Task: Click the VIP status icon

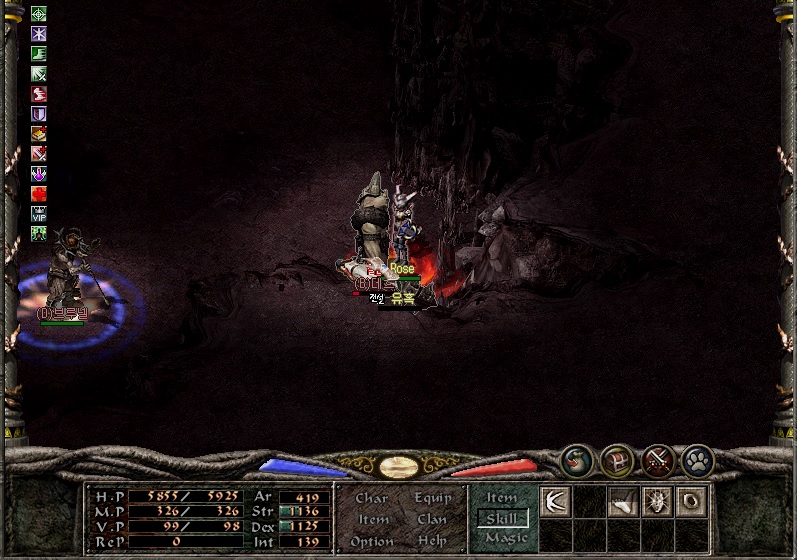Action: click(39, 214)
